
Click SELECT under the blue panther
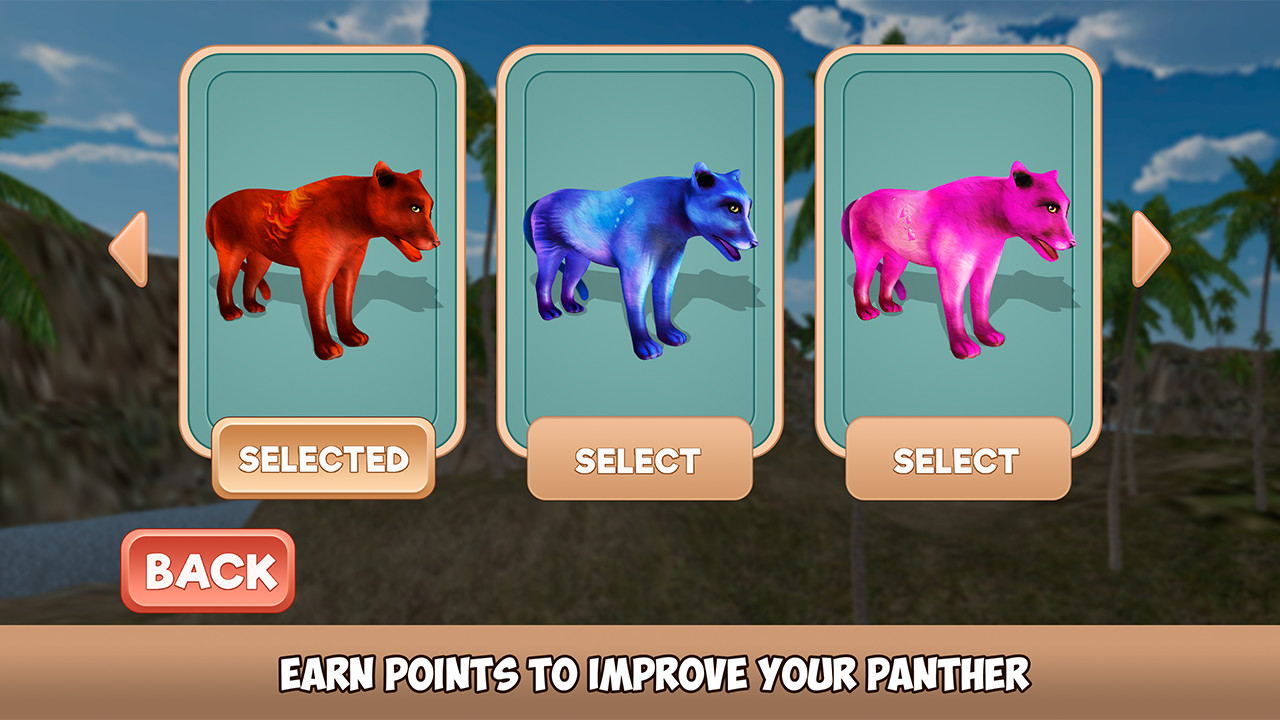[640, 460]
